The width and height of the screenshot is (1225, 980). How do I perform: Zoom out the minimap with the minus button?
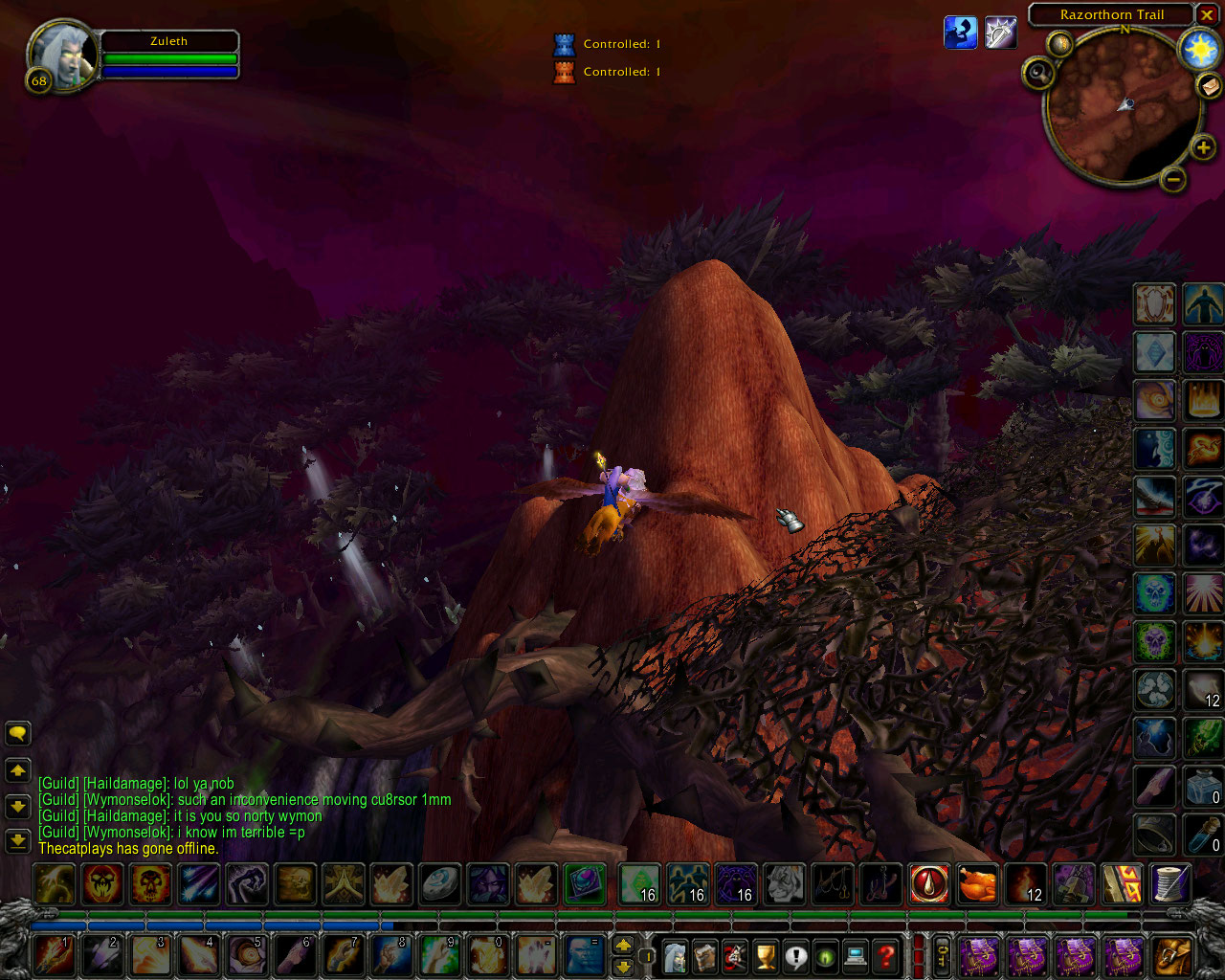[x=1173, y=179]
